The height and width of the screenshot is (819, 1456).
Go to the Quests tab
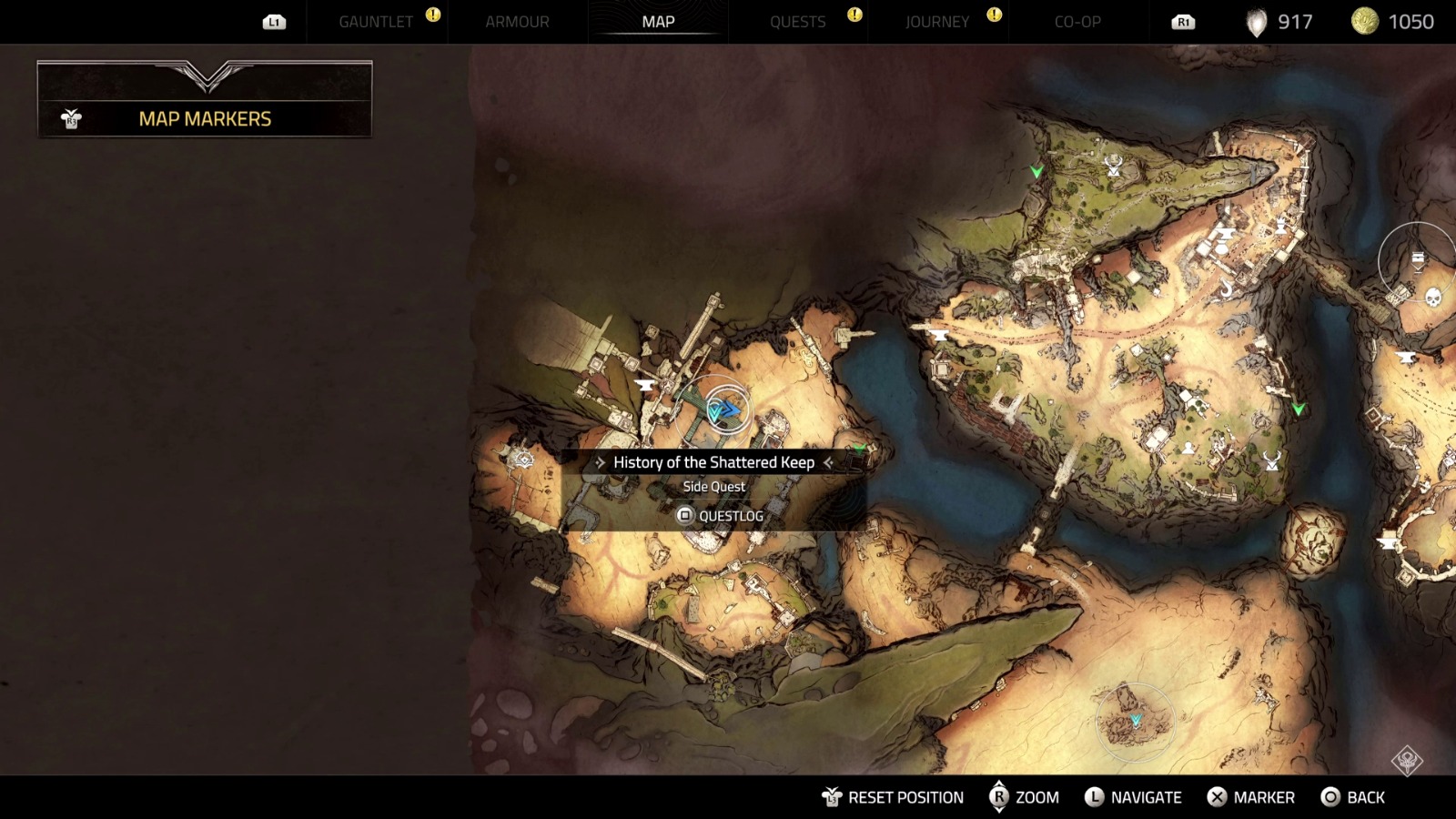tap(797, 22)
